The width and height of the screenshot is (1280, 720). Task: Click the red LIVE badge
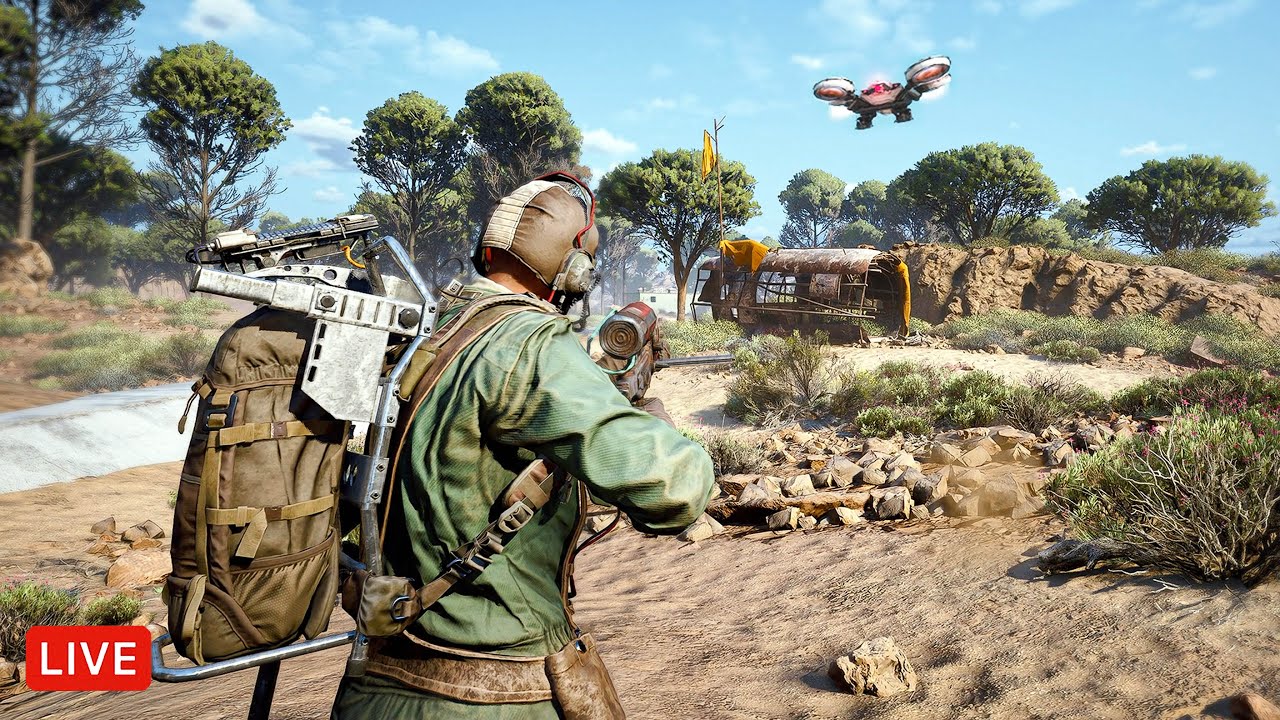click(88, 658)
